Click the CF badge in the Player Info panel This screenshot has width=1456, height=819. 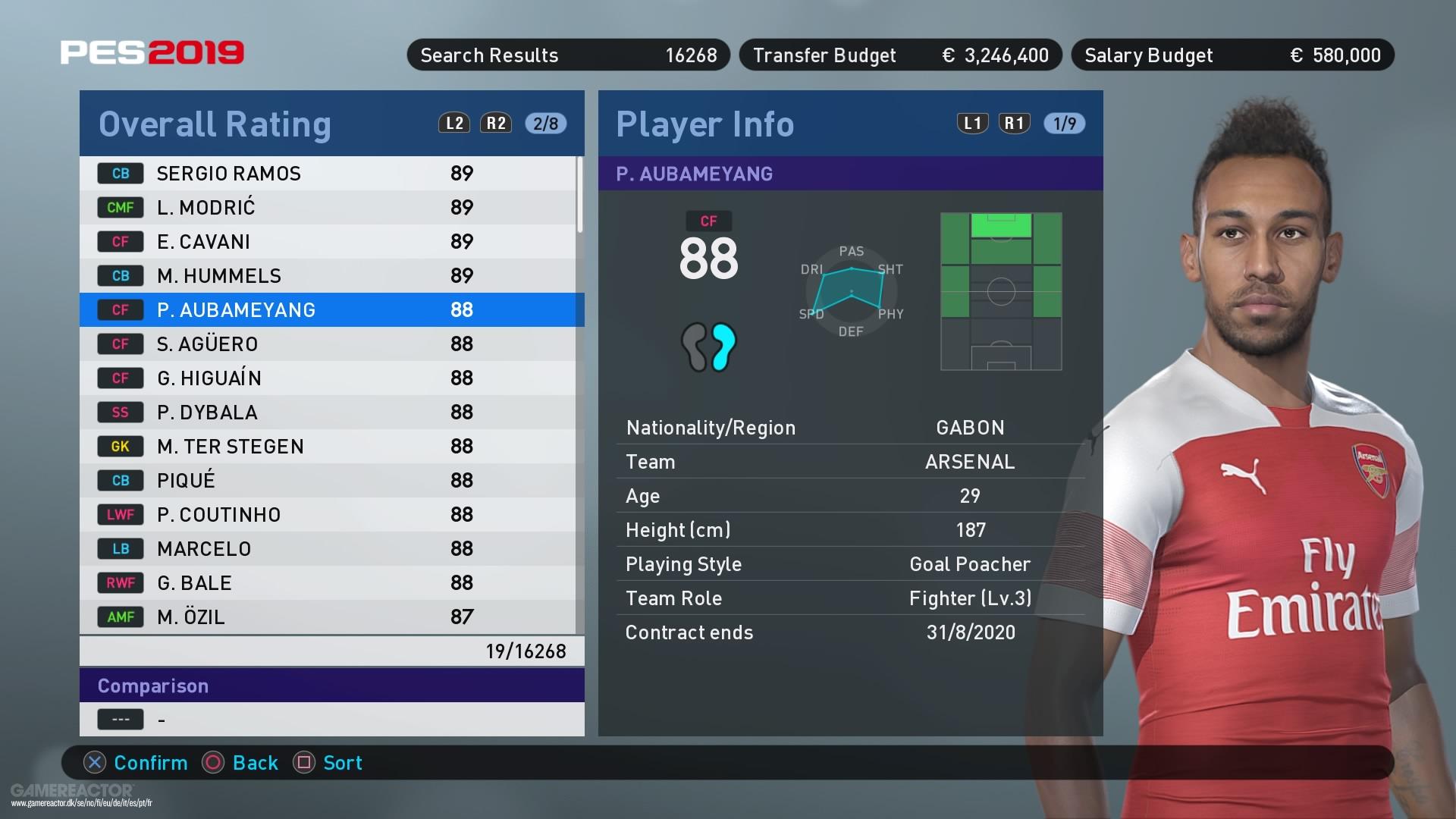pos(708,221)
